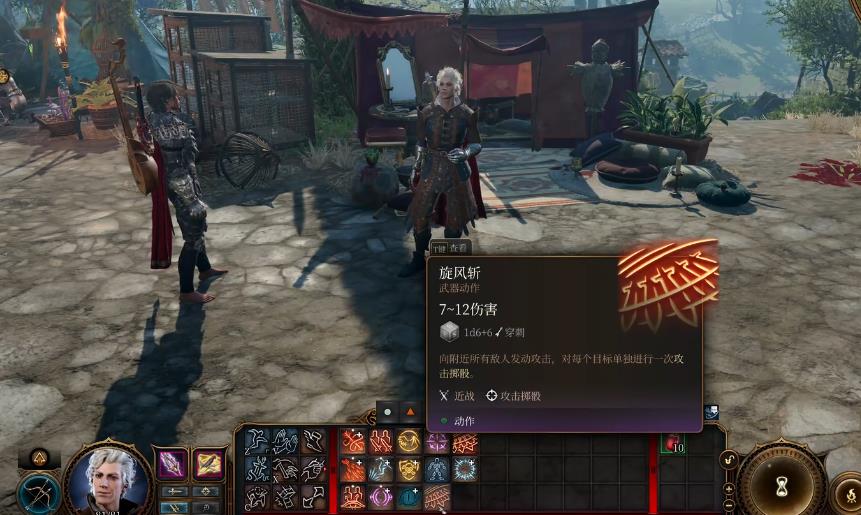Click the orange triangle button above portrait
This screenshot has width=861, height=515.
tap(40, 459)
